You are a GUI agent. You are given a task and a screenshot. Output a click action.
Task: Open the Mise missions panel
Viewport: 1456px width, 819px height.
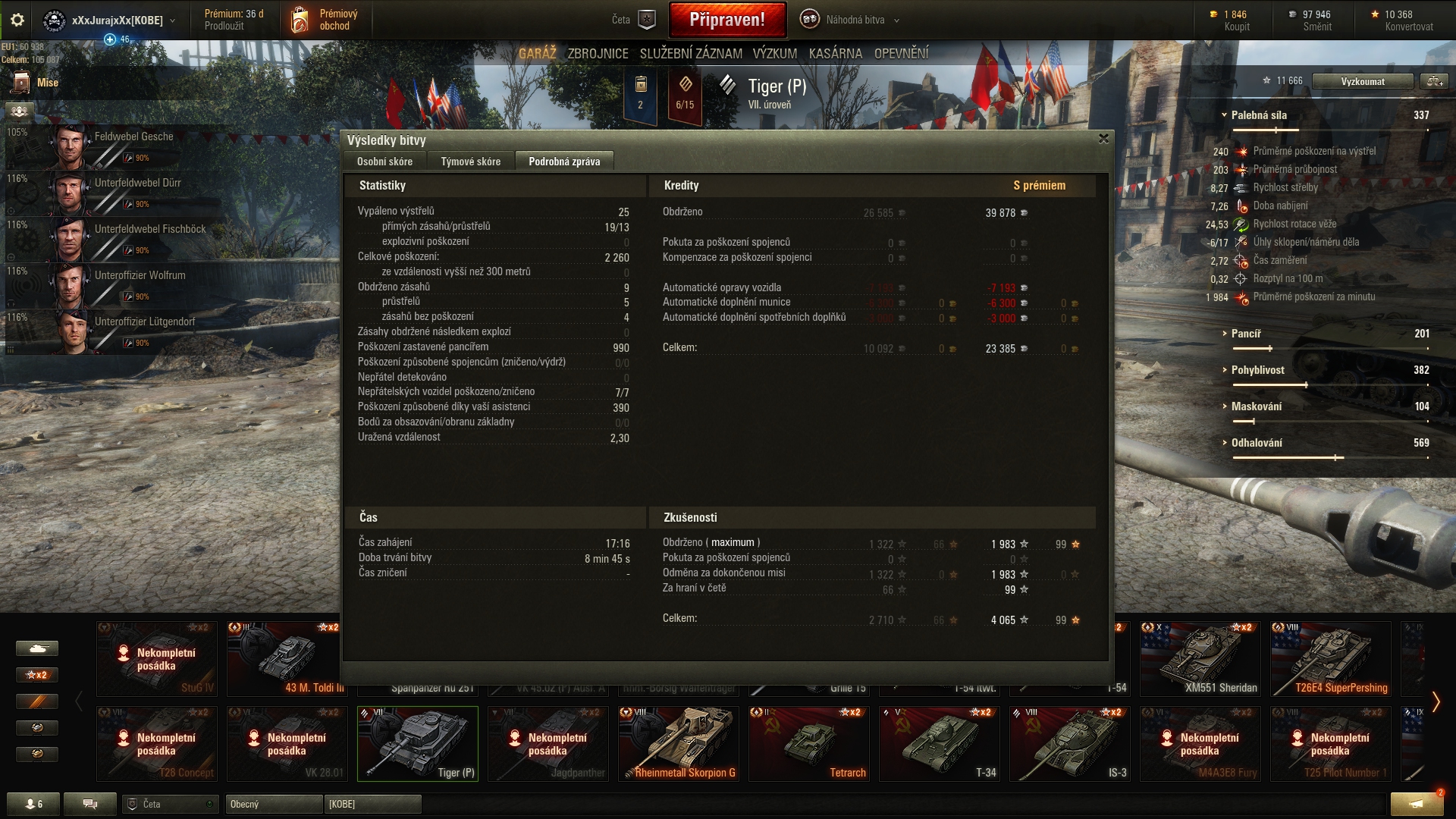[47, 83]
